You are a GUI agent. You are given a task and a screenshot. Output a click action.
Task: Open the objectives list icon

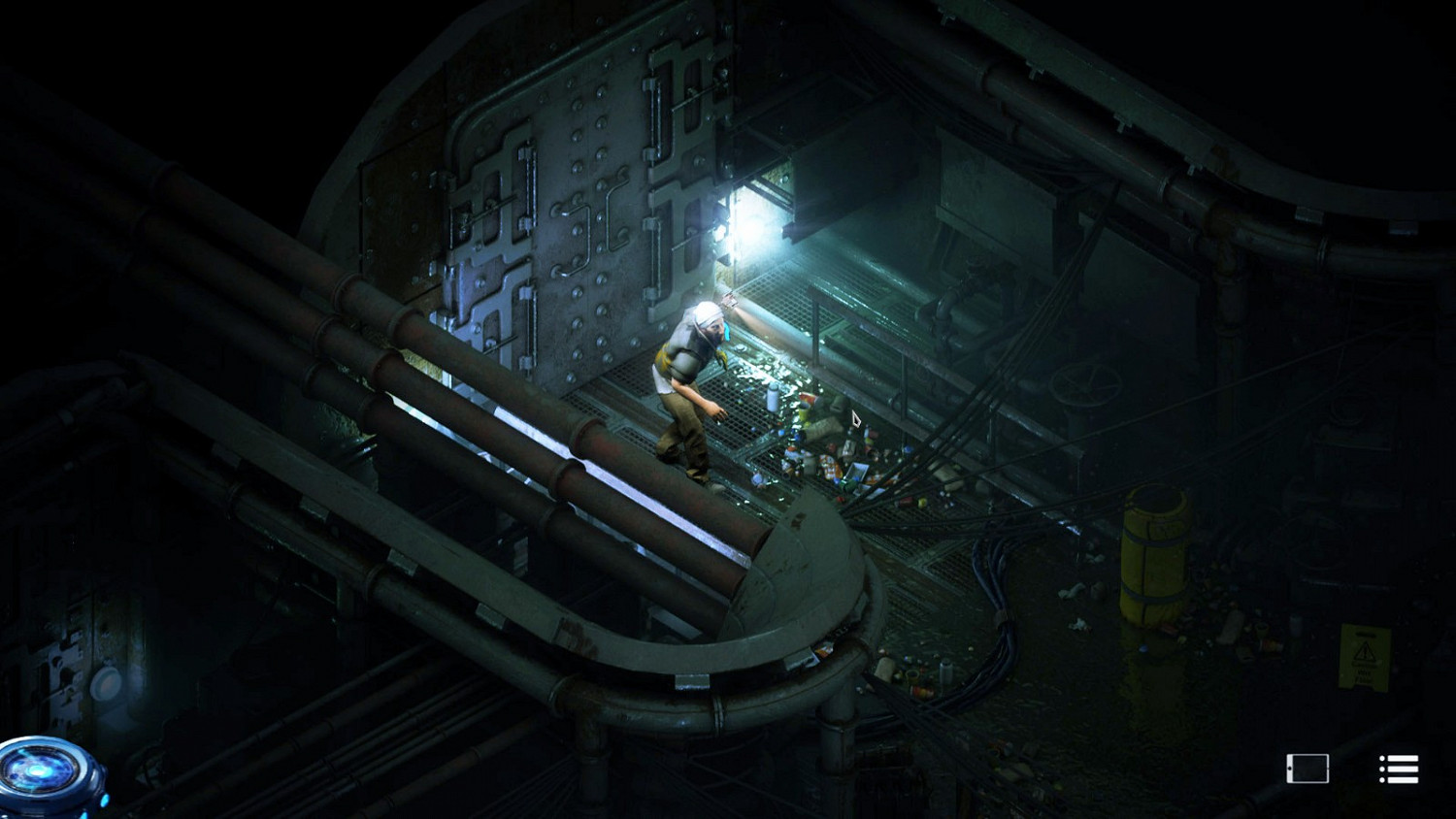tap(1396, 767)
